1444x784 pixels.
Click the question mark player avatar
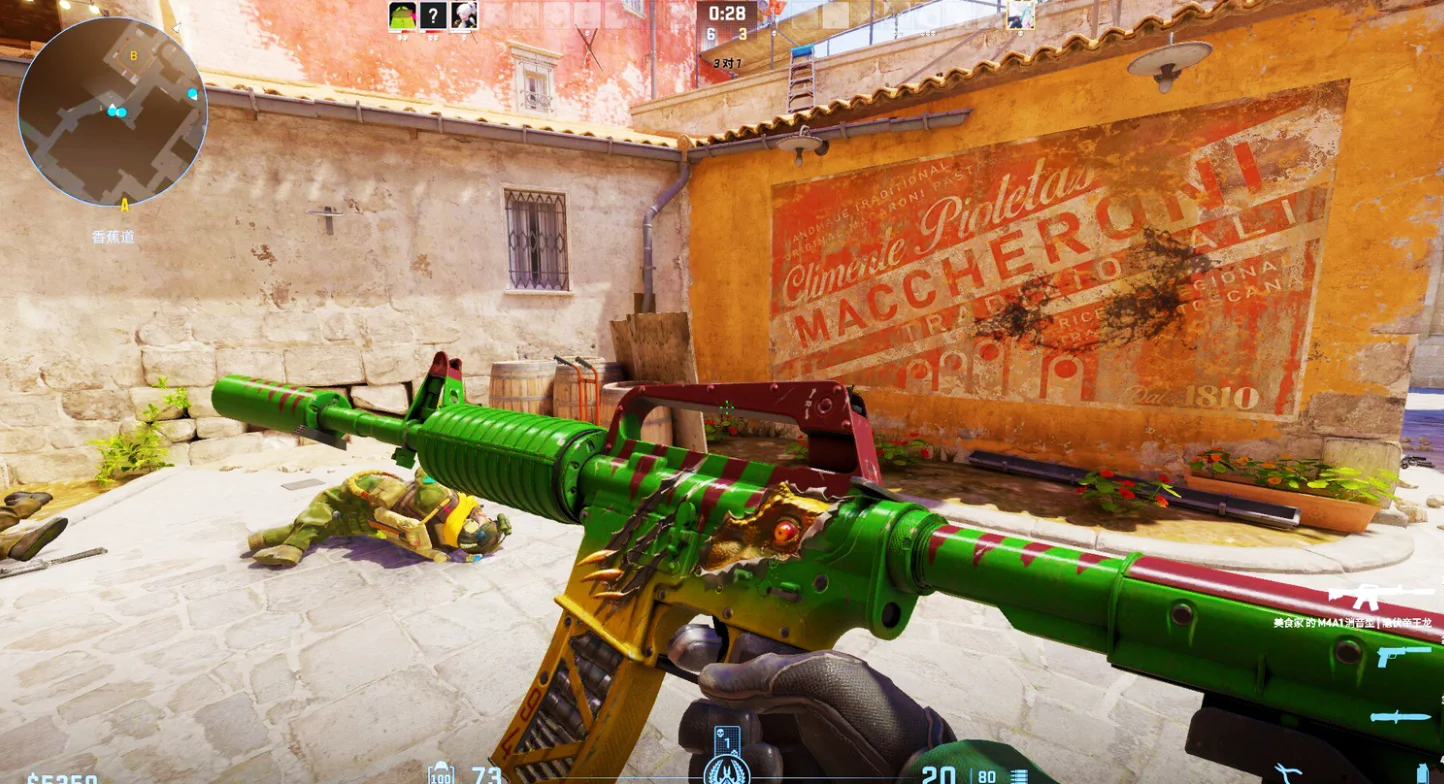coord(433,15)
